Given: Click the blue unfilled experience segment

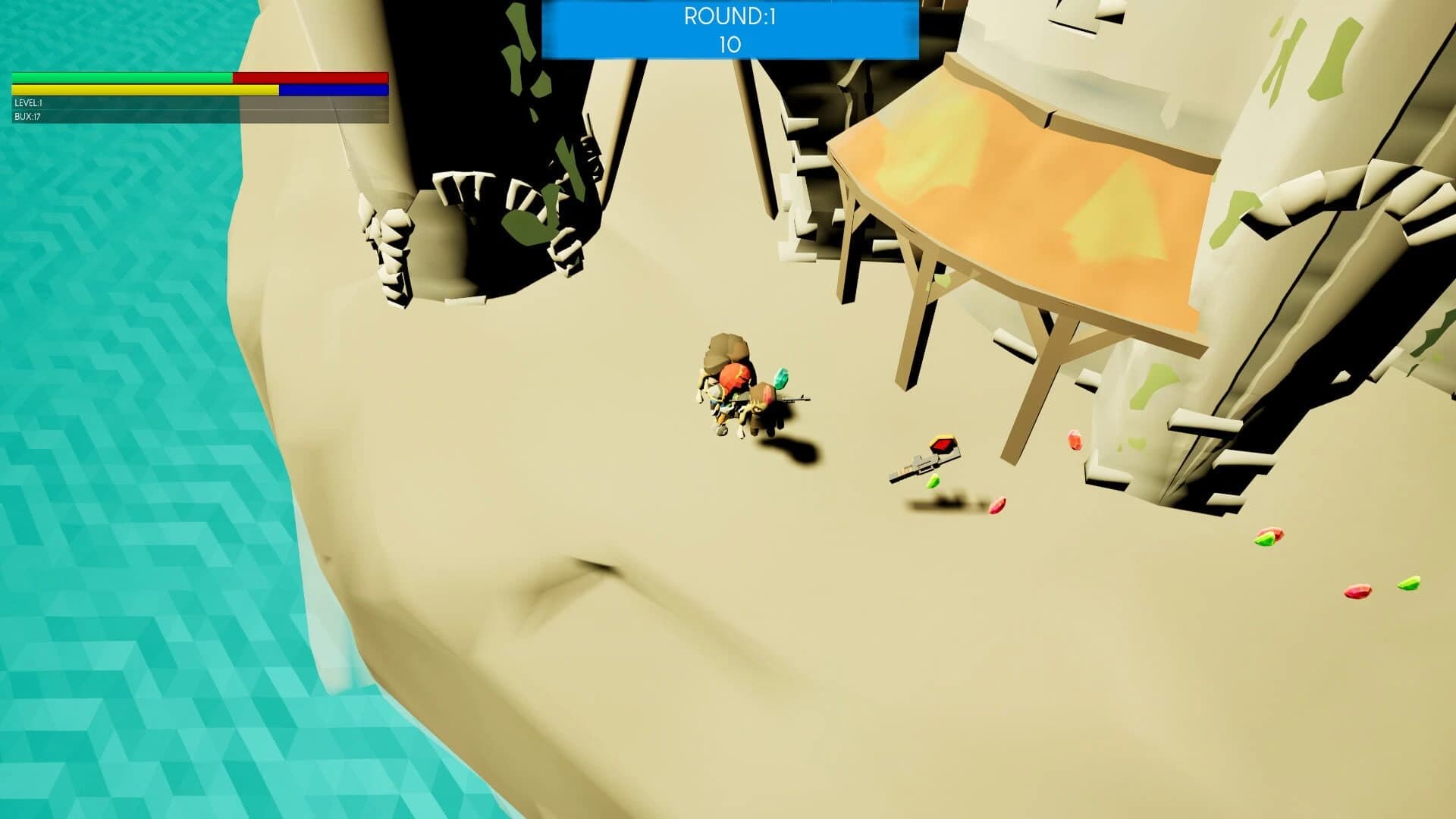Looking at the screenshot, I should tap(334, 90).
